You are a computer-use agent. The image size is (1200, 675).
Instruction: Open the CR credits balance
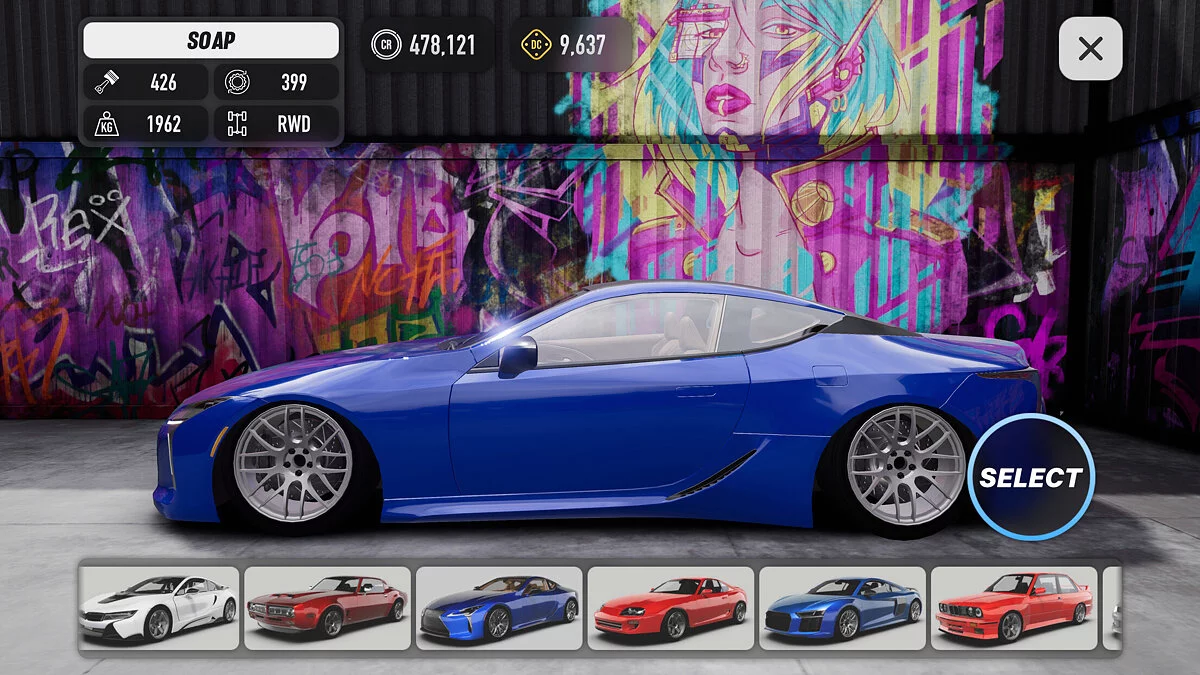(x=427, y=44)
